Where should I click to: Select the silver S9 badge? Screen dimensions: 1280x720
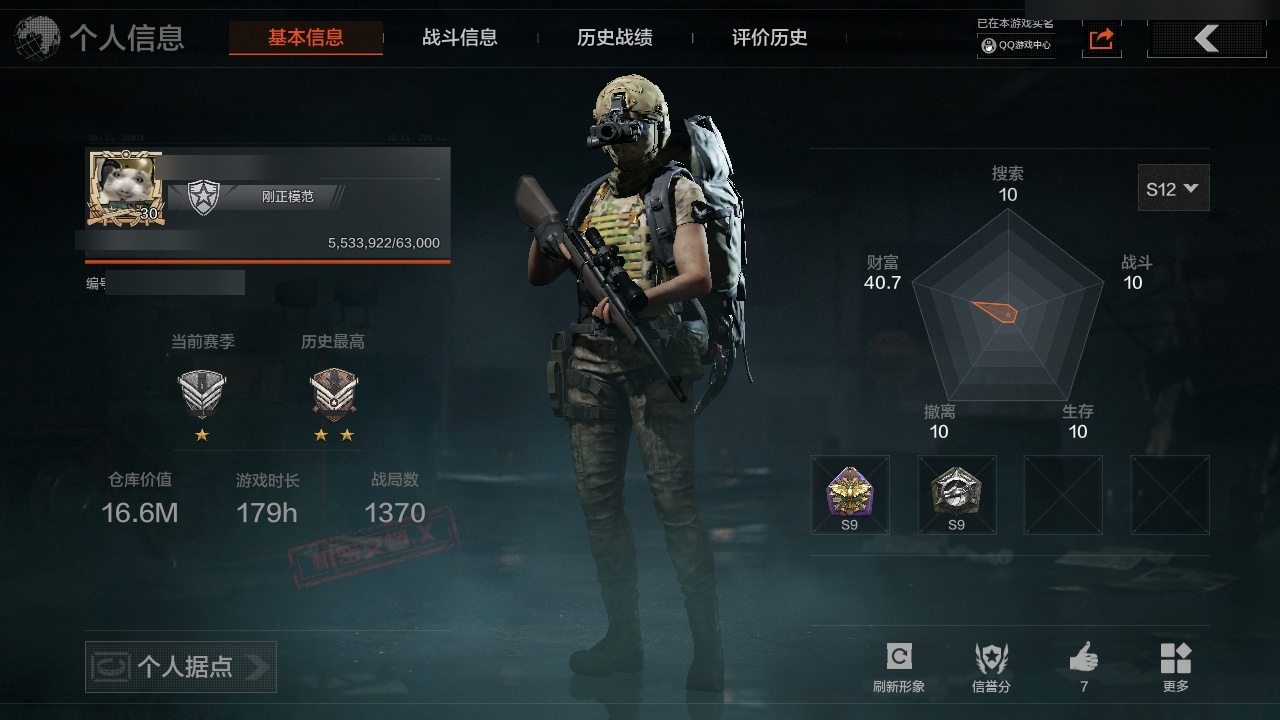coord(957,494)
